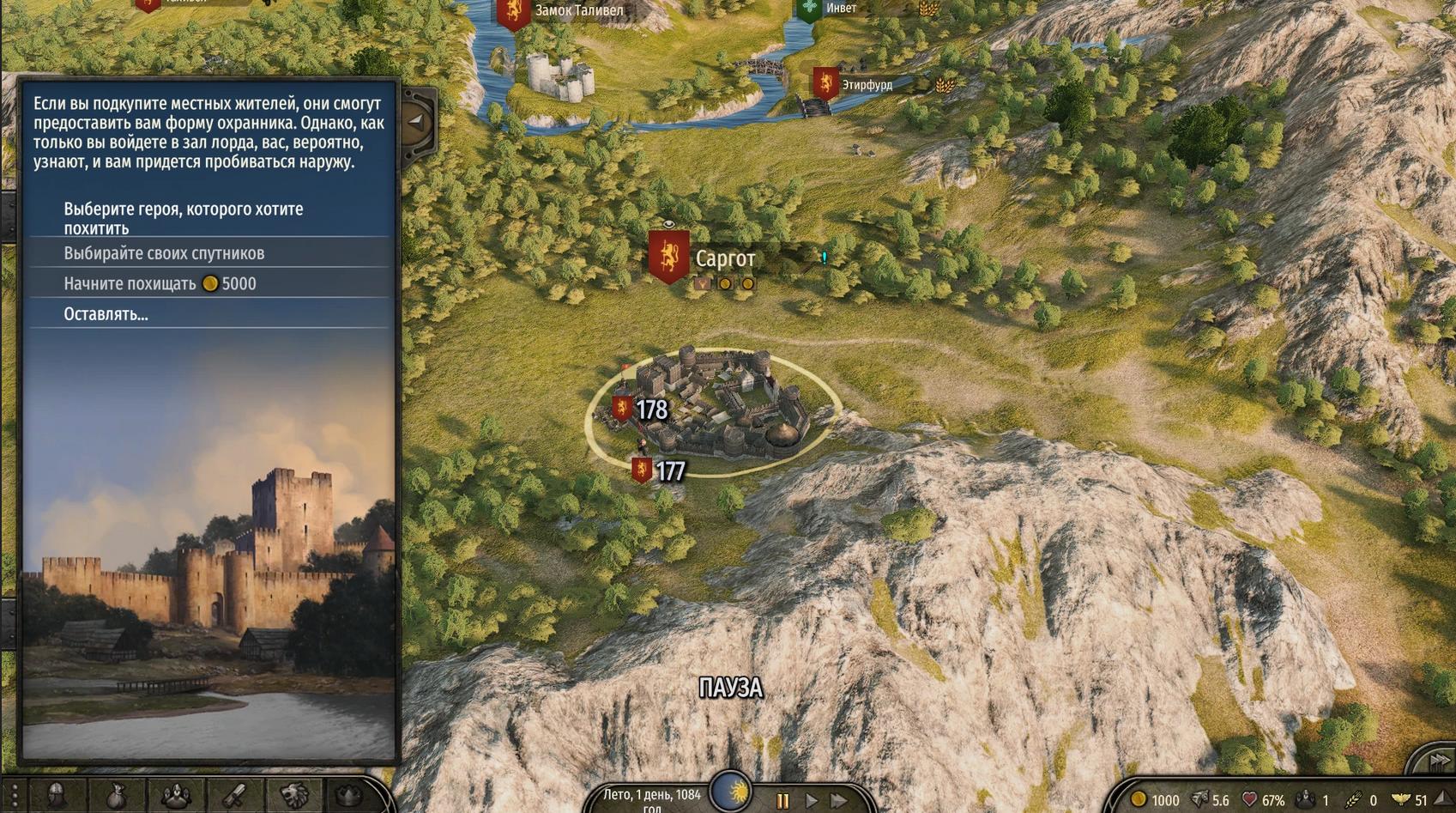Click the pause time button
The image size is (1456, 813).
pyautogui.click(x=782, y=801)
